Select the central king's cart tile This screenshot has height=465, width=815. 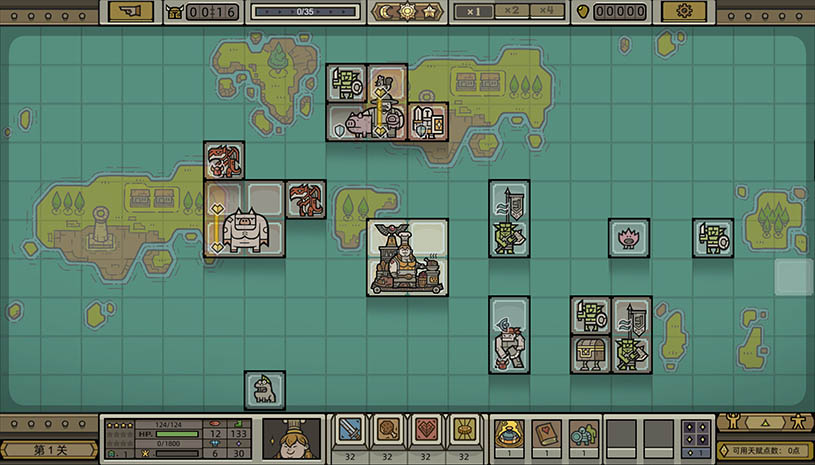point(407,257)
